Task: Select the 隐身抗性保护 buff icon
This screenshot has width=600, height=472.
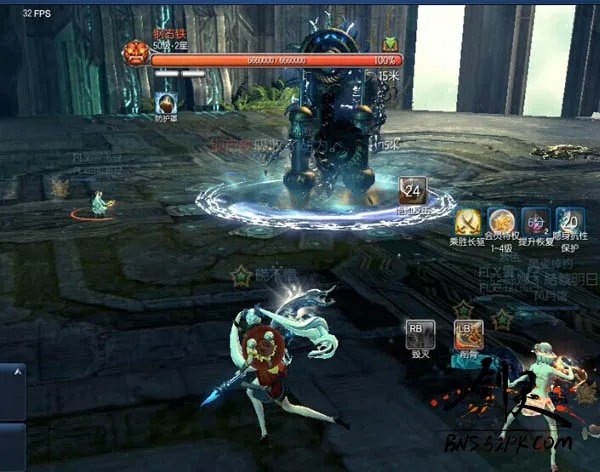Action: pyautogui.click(x=570, y=221)
